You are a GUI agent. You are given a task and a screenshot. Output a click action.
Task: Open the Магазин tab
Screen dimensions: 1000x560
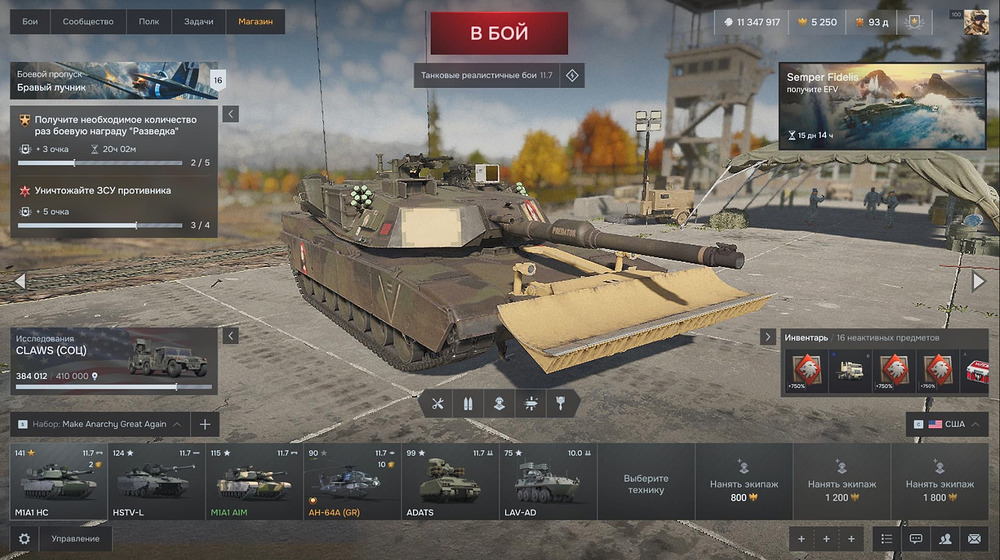point(255,21)
